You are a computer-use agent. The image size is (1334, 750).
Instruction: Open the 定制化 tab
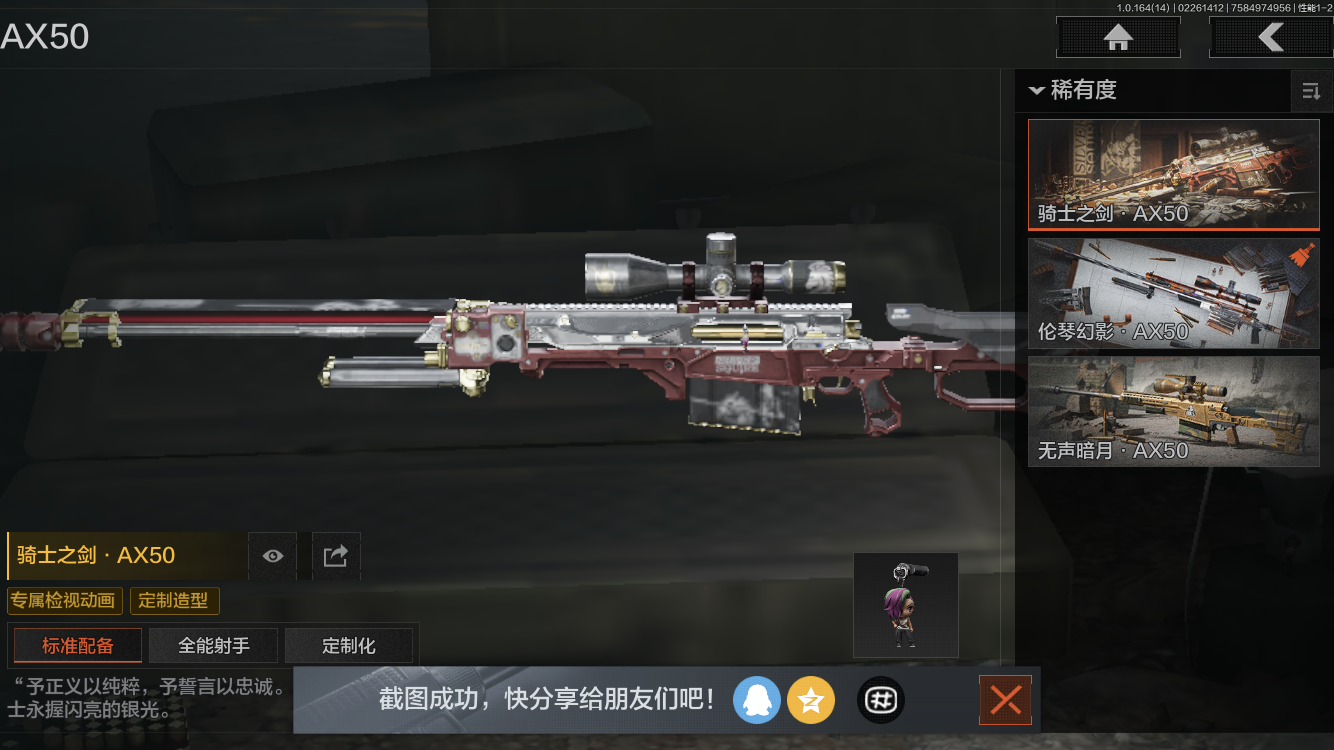click(x=349, y=645)
